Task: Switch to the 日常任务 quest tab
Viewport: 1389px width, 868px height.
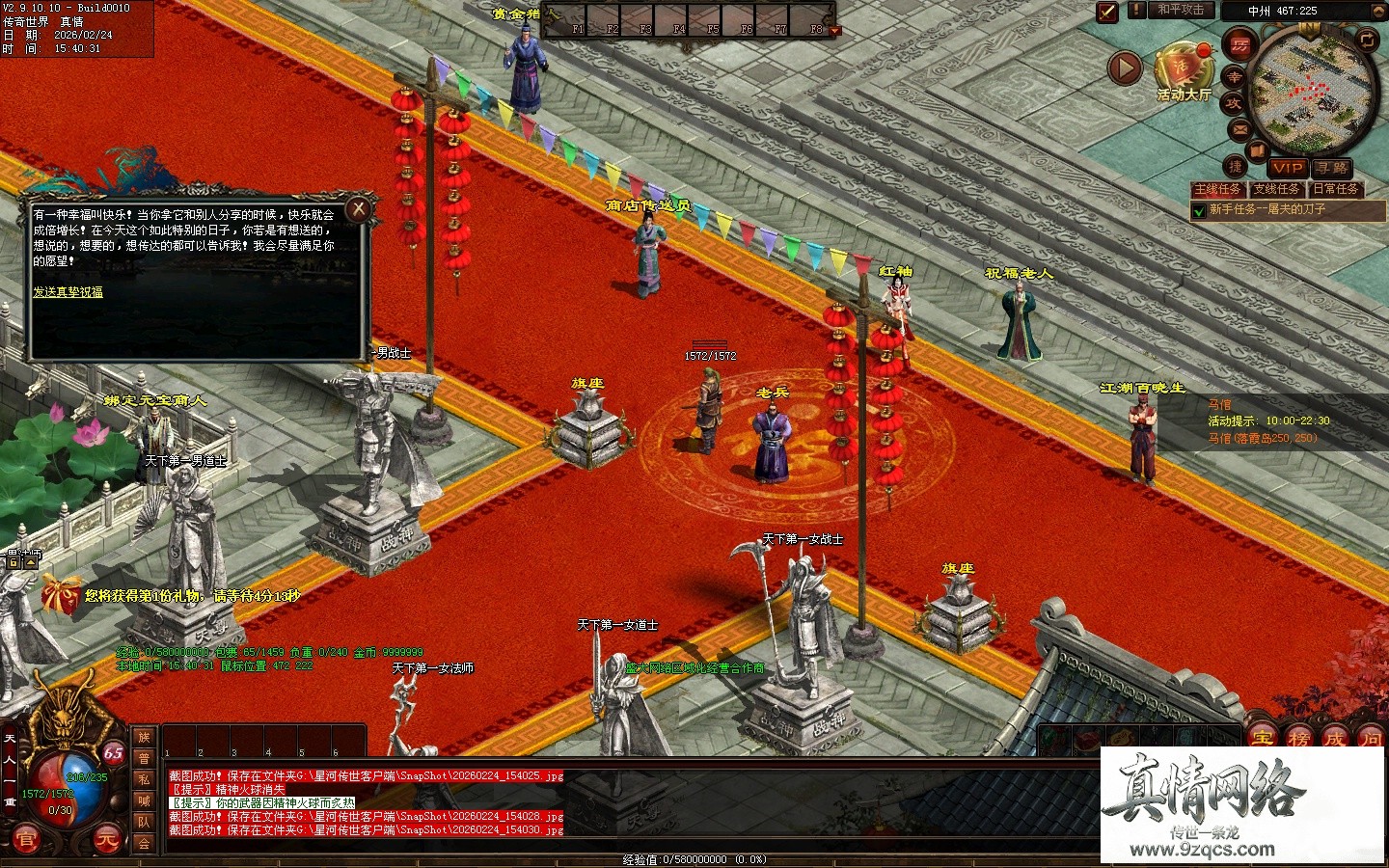Action: (1335, 189)
